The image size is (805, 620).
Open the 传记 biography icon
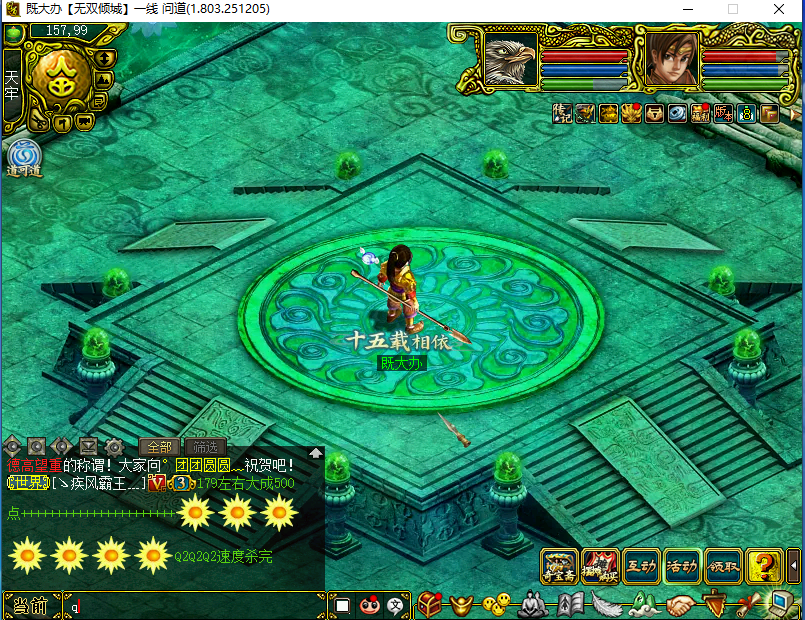tap(564, 113)
